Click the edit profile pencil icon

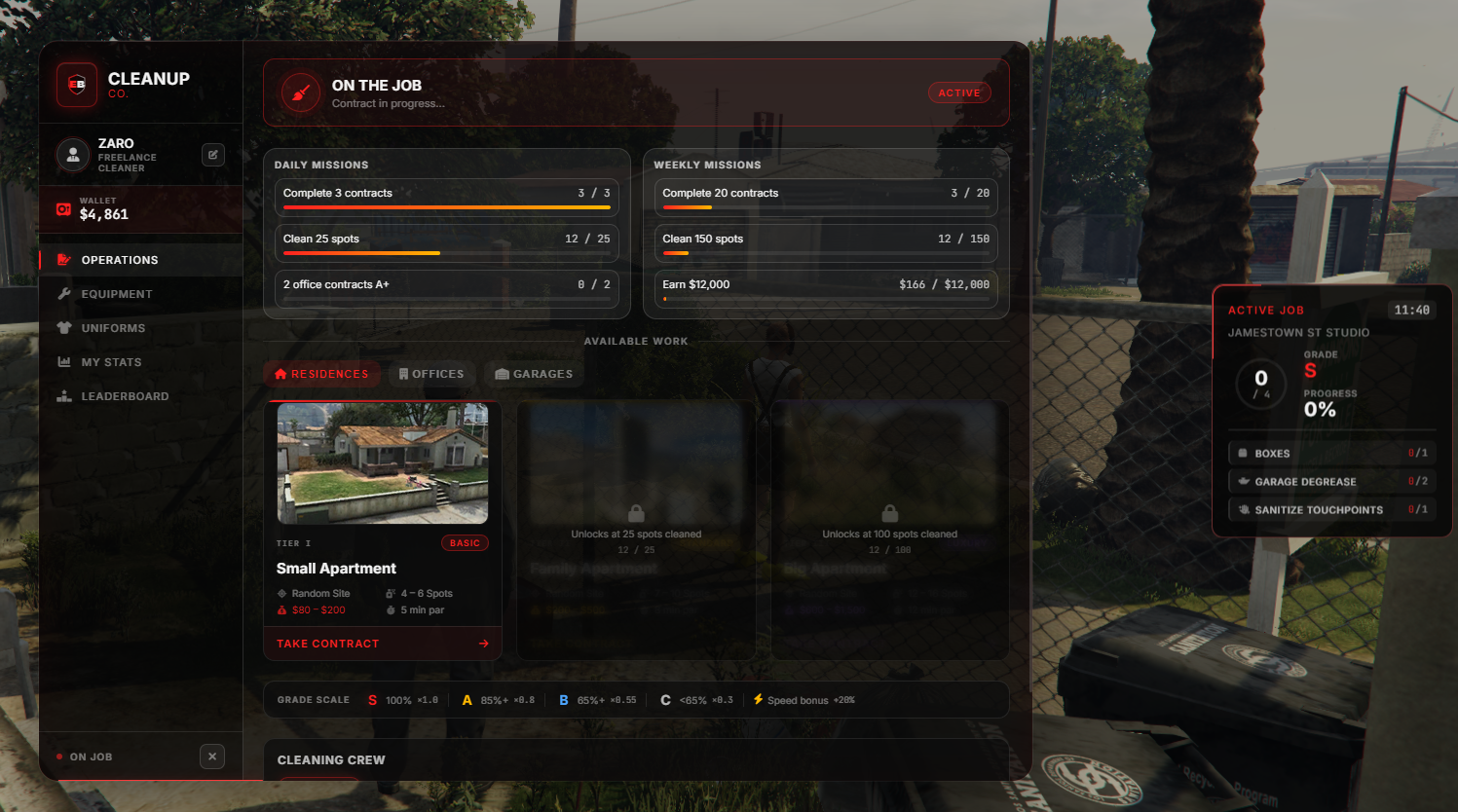point(212,155)
